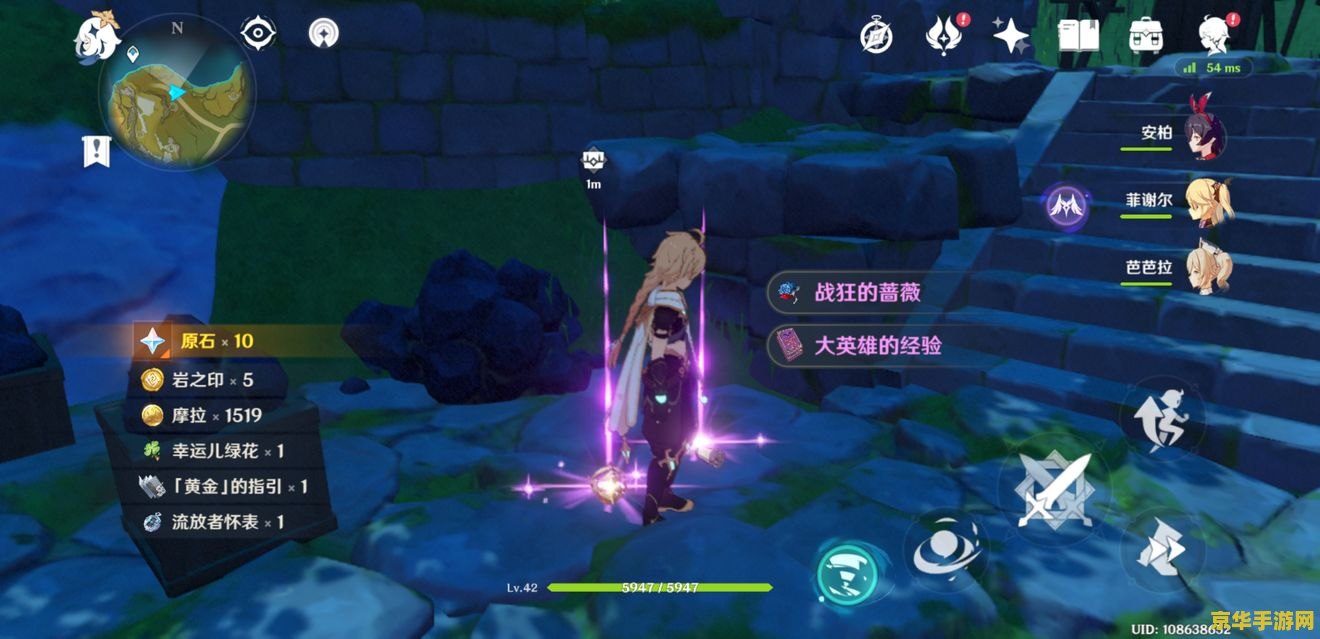The height and width of the screenshot is (639, 1320).
Task: Open the wish star icon
Action: pos(1010,37)
